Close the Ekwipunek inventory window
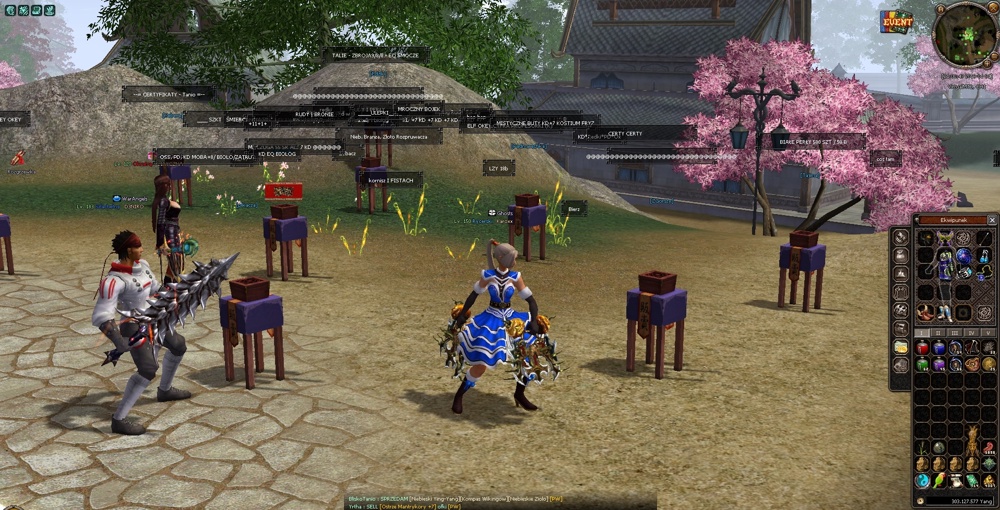The image size is (1000, 510). [992, 219]
